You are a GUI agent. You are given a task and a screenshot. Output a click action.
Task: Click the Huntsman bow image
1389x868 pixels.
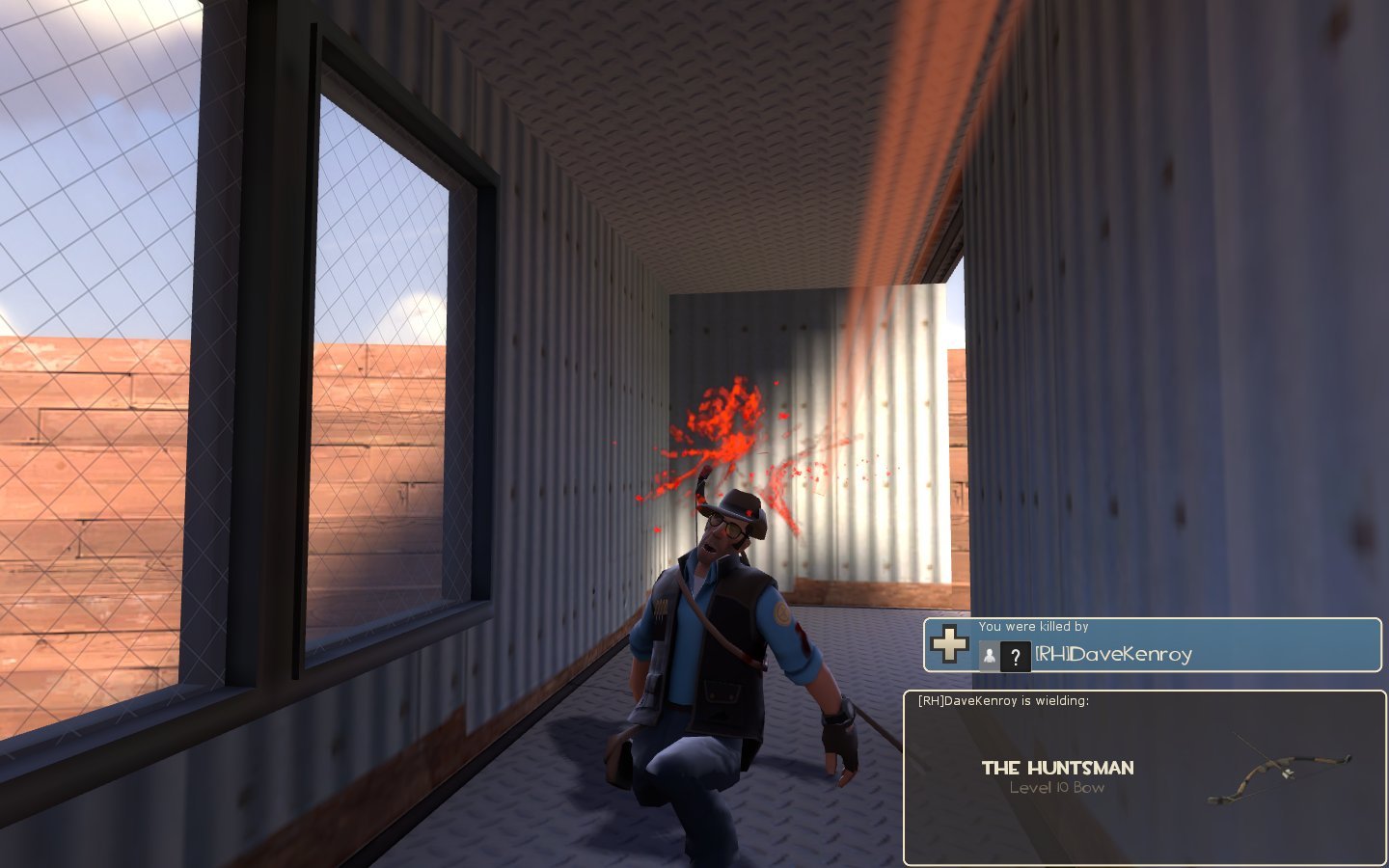[1278, 770]
